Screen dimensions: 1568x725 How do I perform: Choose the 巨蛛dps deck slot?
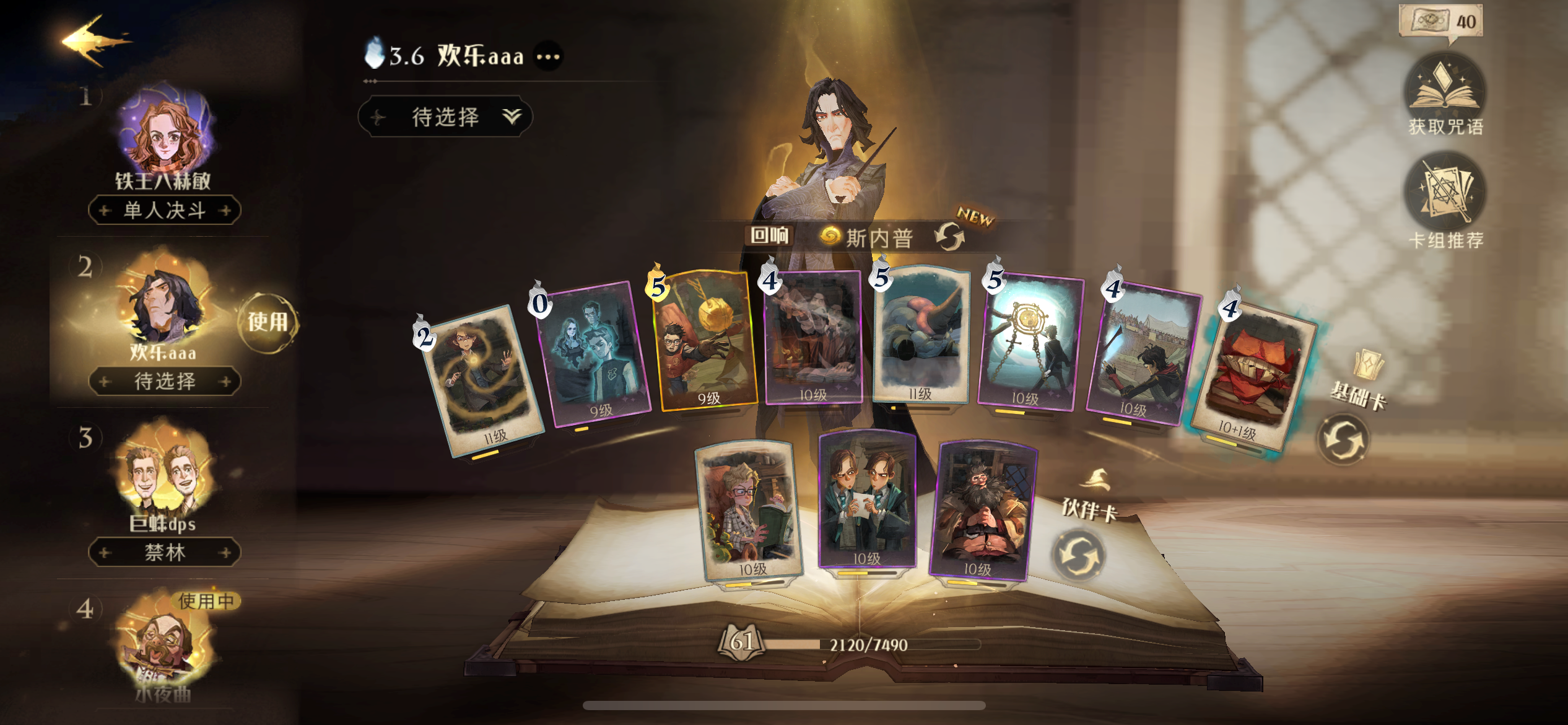pos(163,477)
